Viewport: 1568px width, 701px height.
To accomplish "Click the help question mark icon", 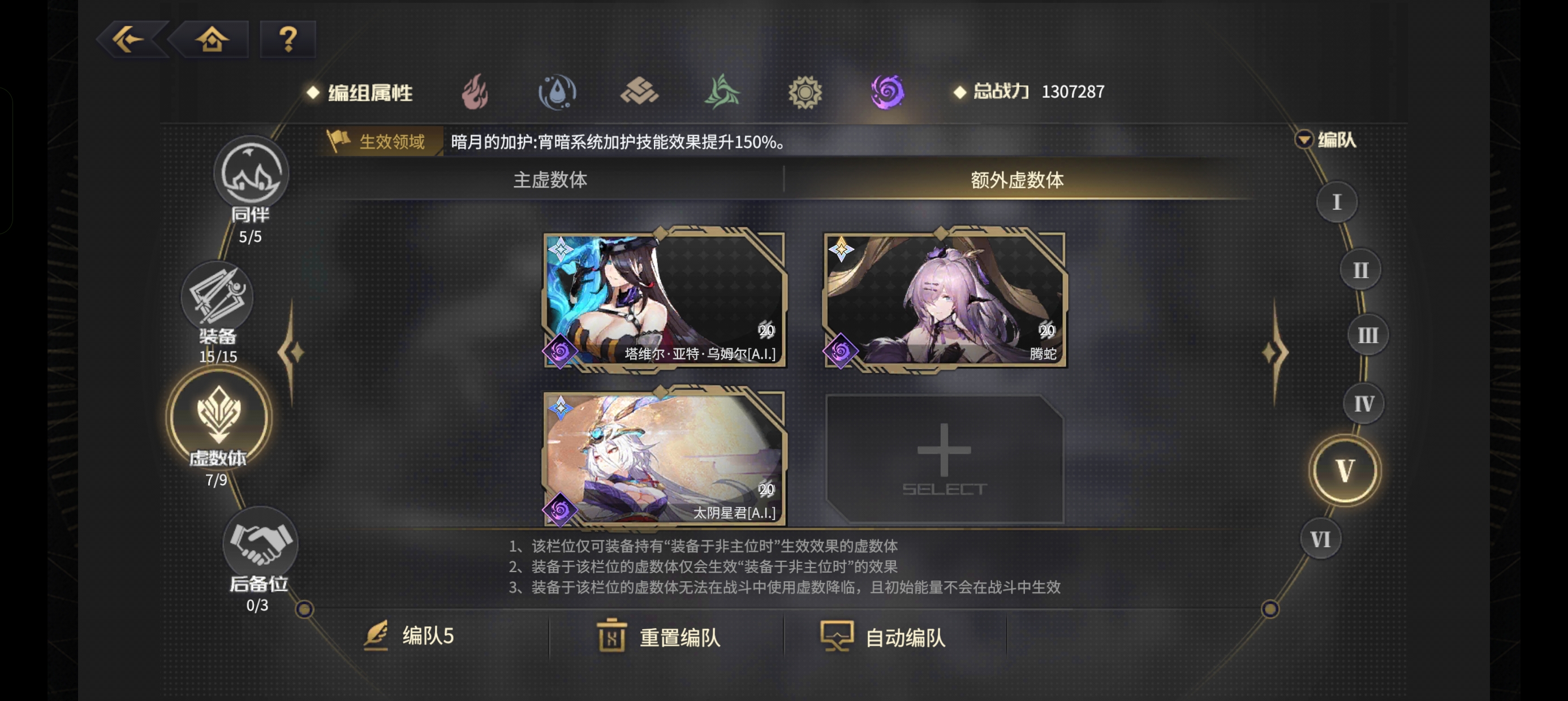I will [286, 40].
